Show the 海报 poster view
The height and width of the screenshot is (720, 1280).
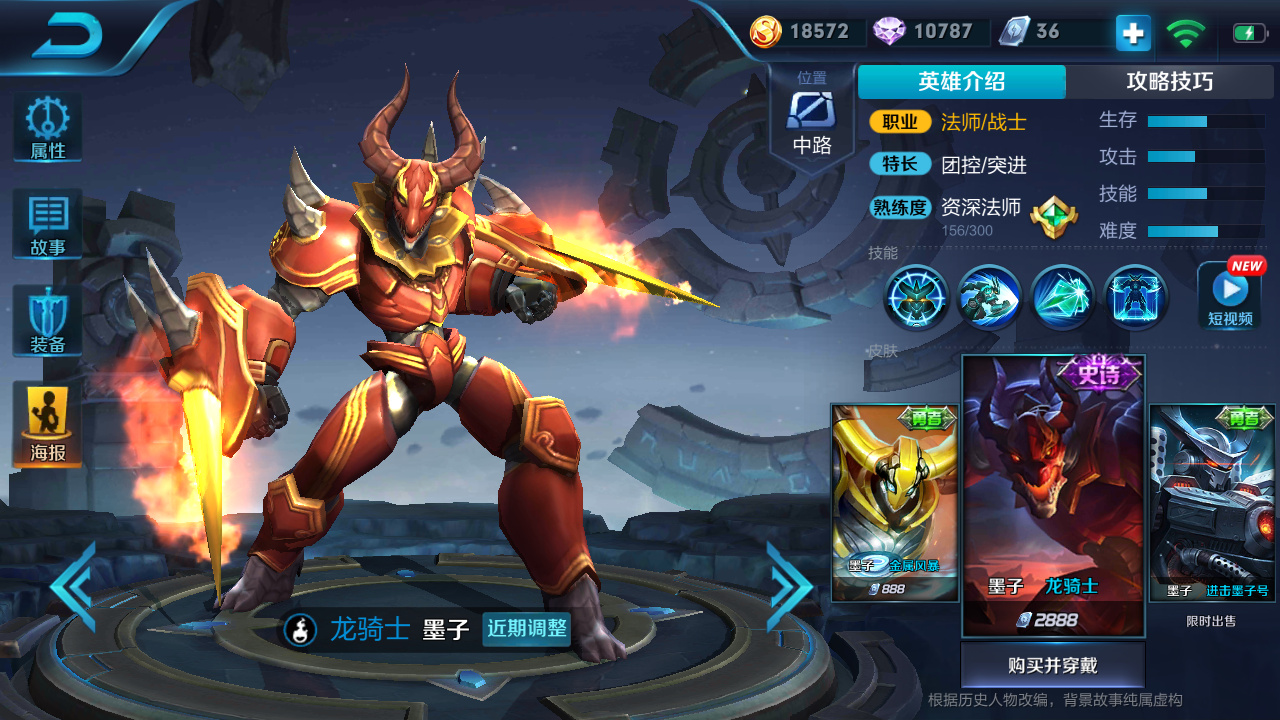[47, 424]
